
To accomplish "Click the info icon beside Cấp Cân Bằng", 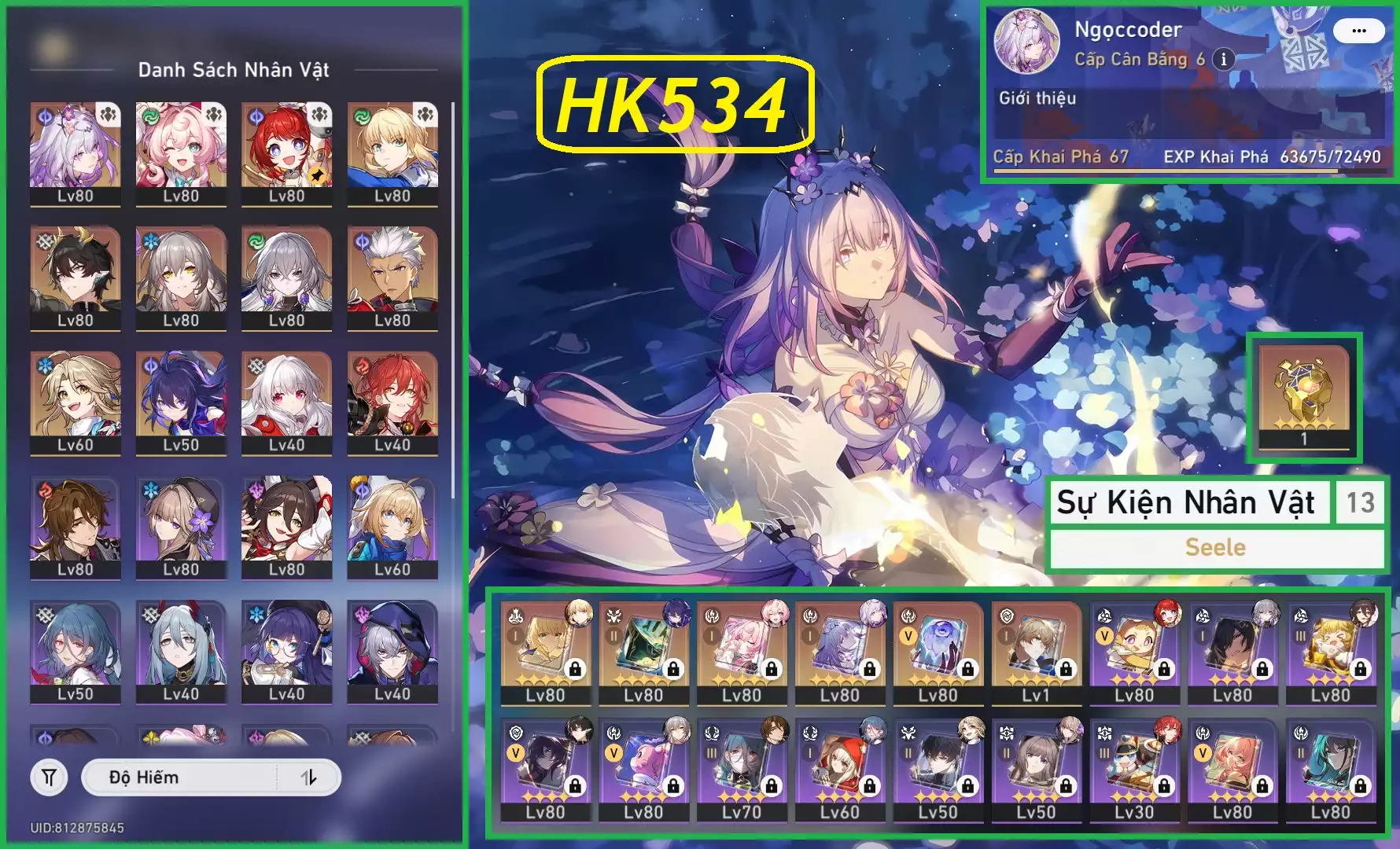I will tap(1223, 59).
